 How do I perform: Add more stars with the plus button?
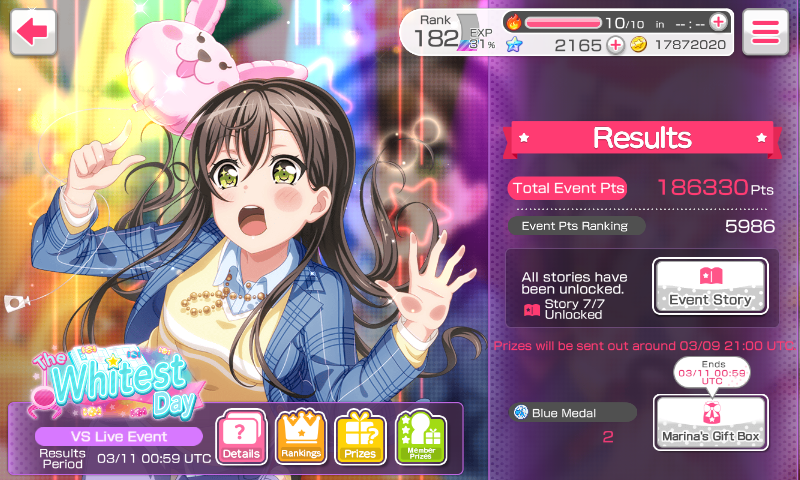pos(616,45)
